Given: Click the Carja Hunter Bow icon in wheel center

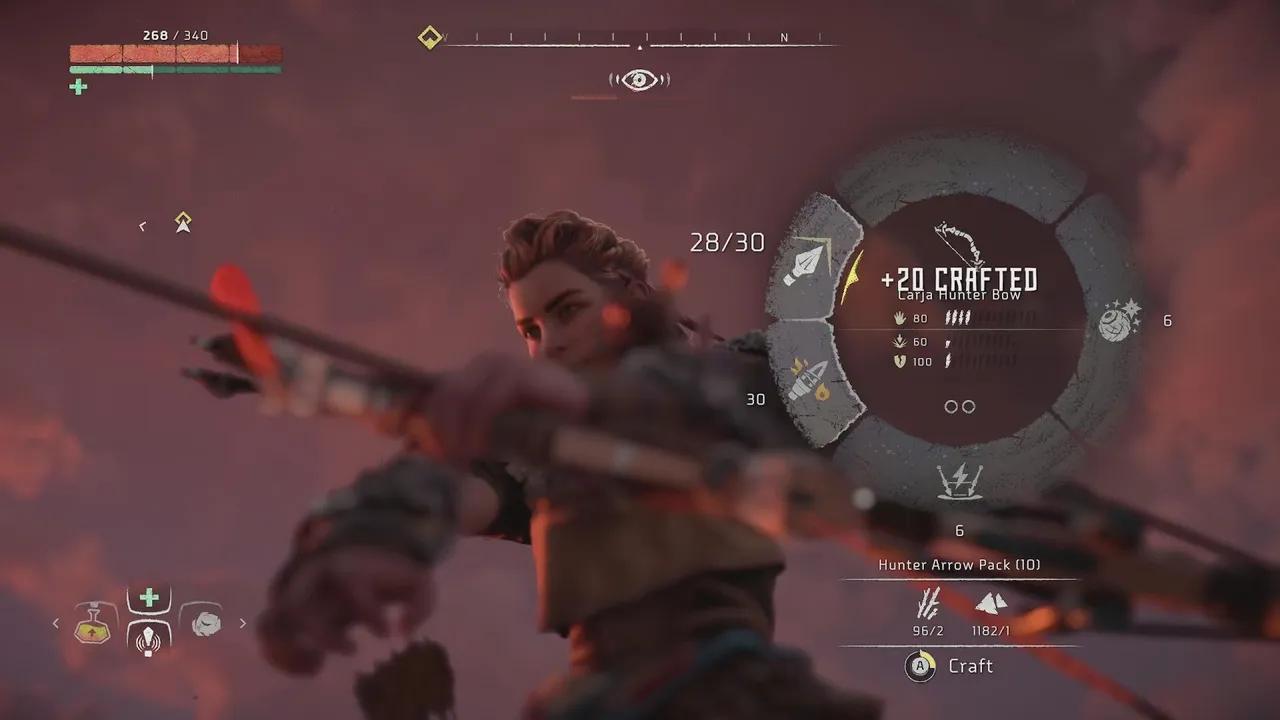Looking at the screenshot, I should pyautogui.click(x=957, y=243).
